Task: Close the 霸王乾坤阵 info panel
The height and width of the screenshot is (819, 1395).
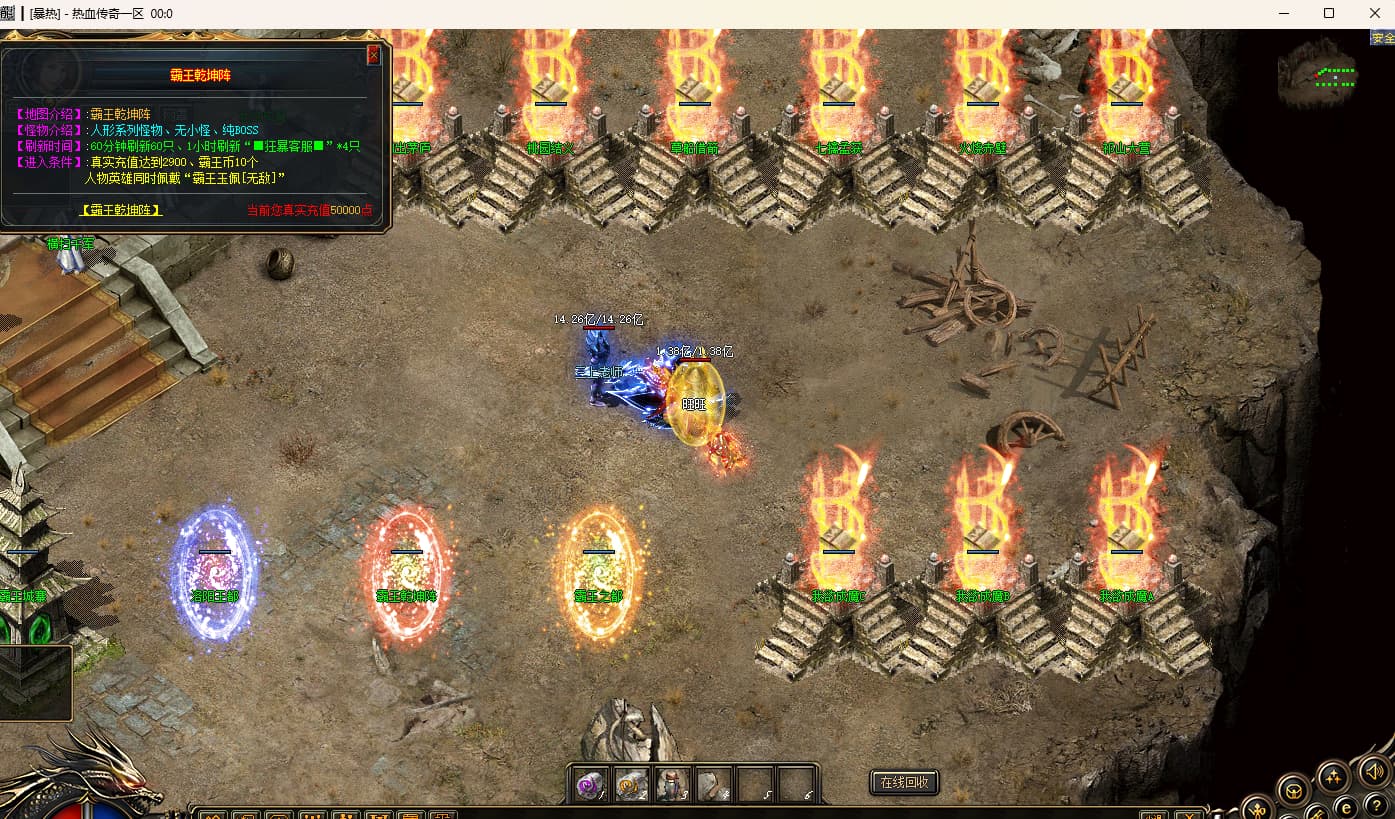Action: 373,55
